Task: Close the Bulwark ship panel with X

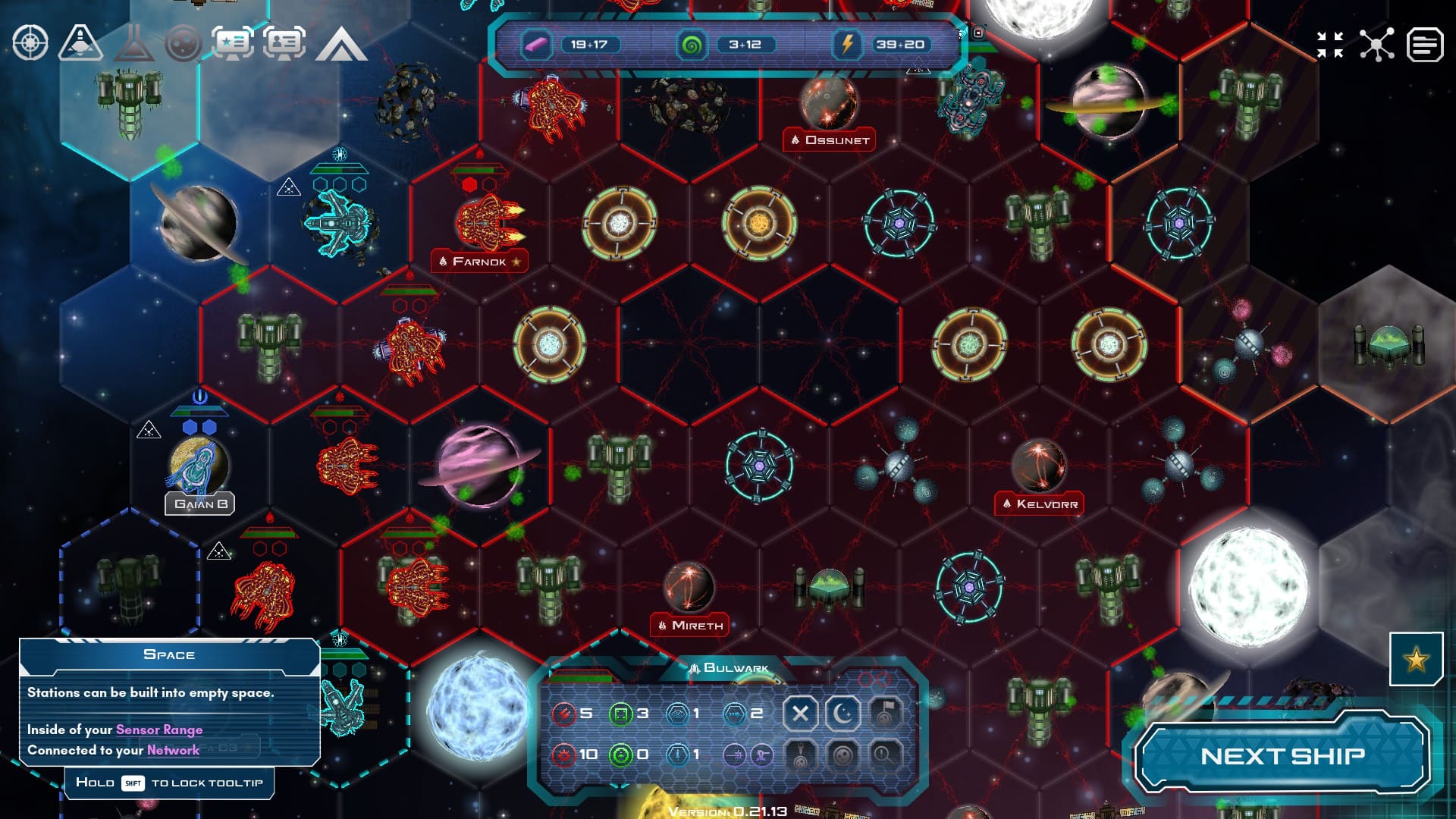Action: coord(800,713)
